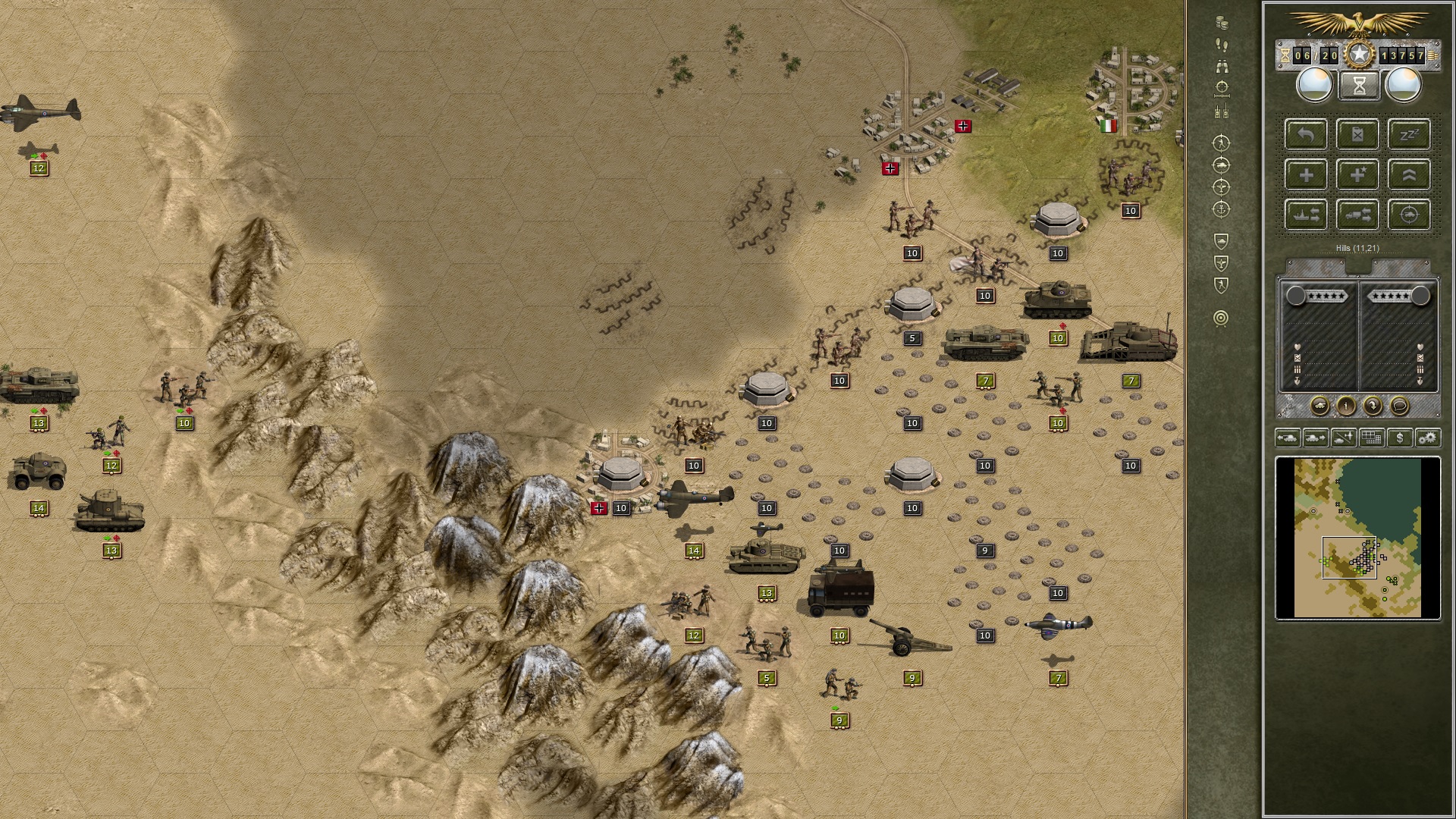Toggle the infantry crosshair filter in the sidebar
The height and width of the screenshot is (819, 1456).
(1221, 143)
